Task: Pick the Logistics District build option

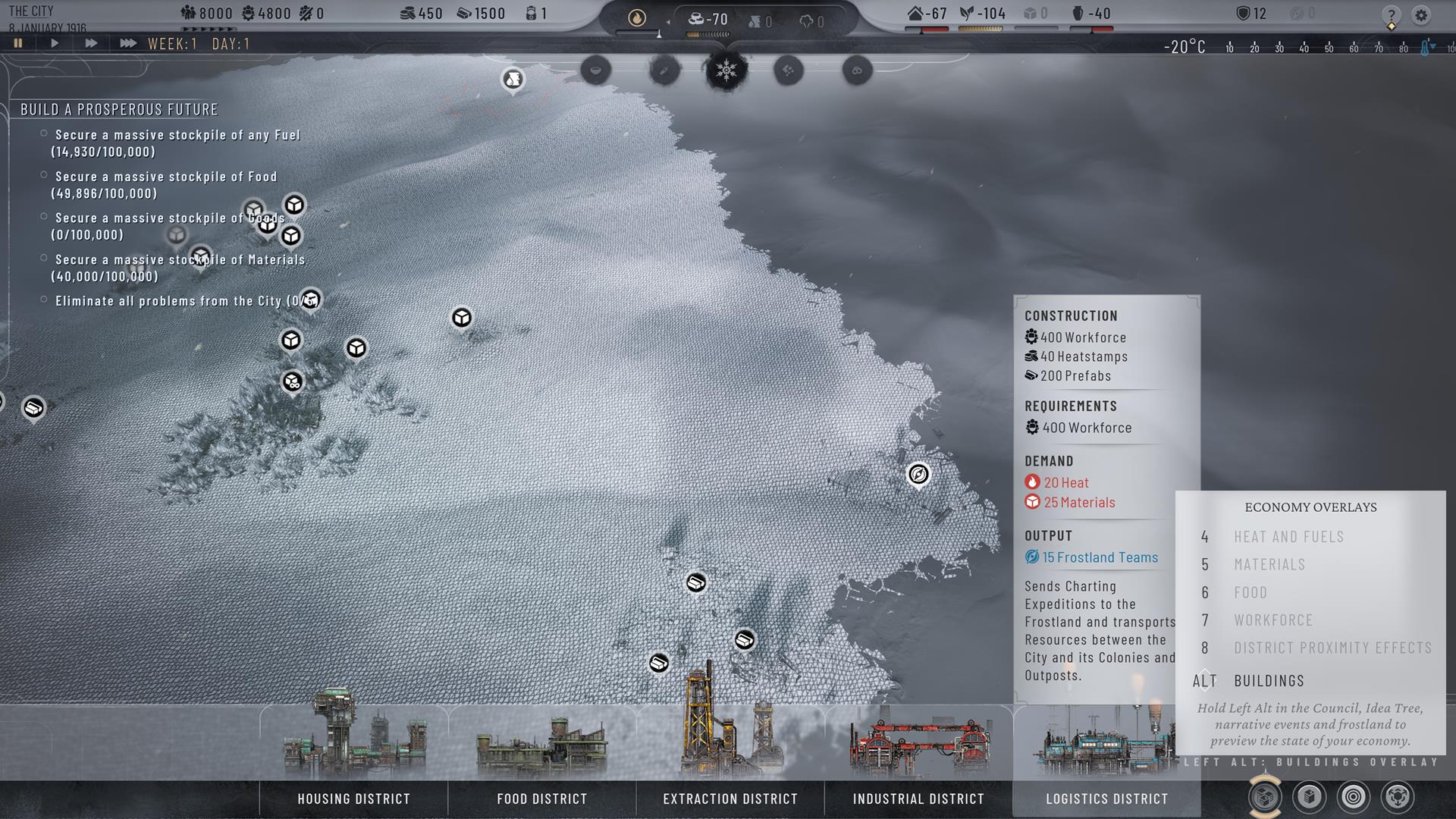Action: 1106,799
